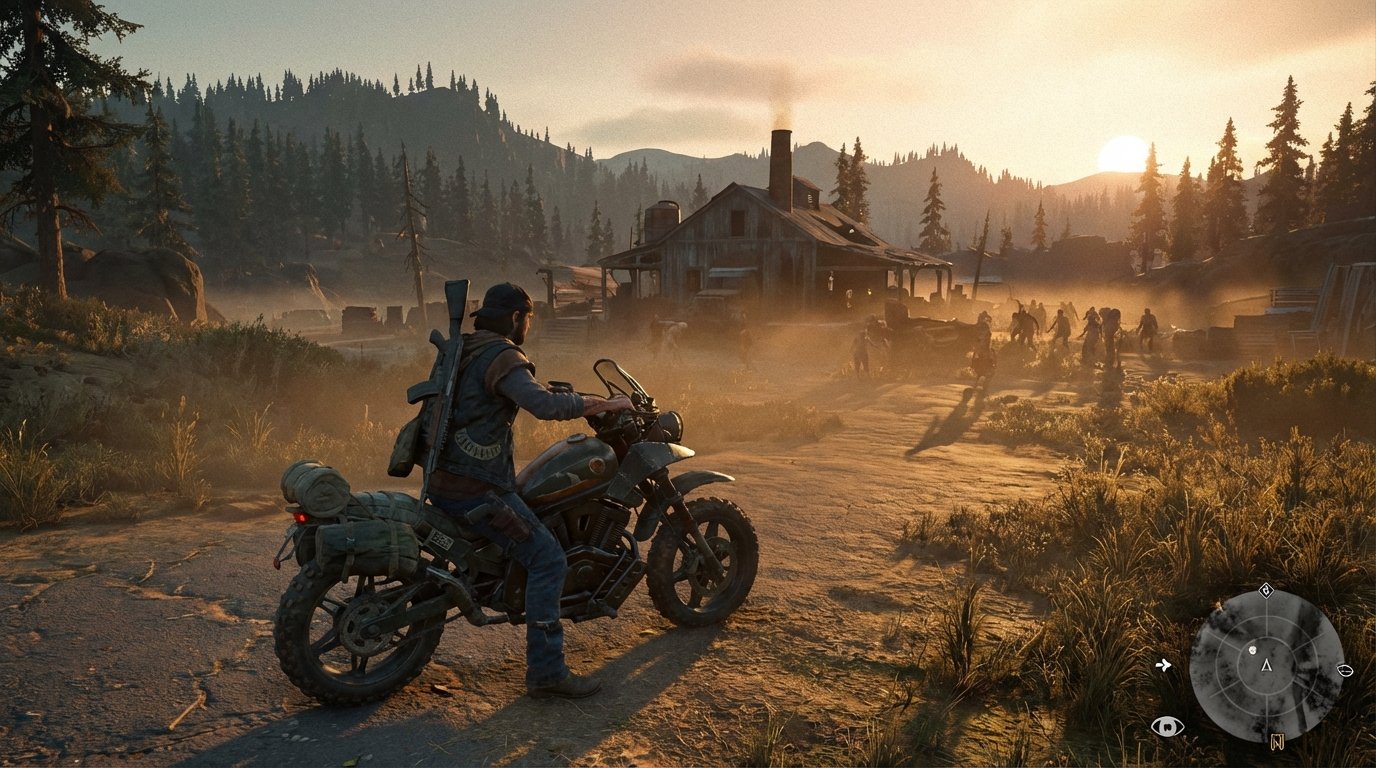Click the white dot marker on the minimap
1376x768 pixels.
tap(1252, 650)
